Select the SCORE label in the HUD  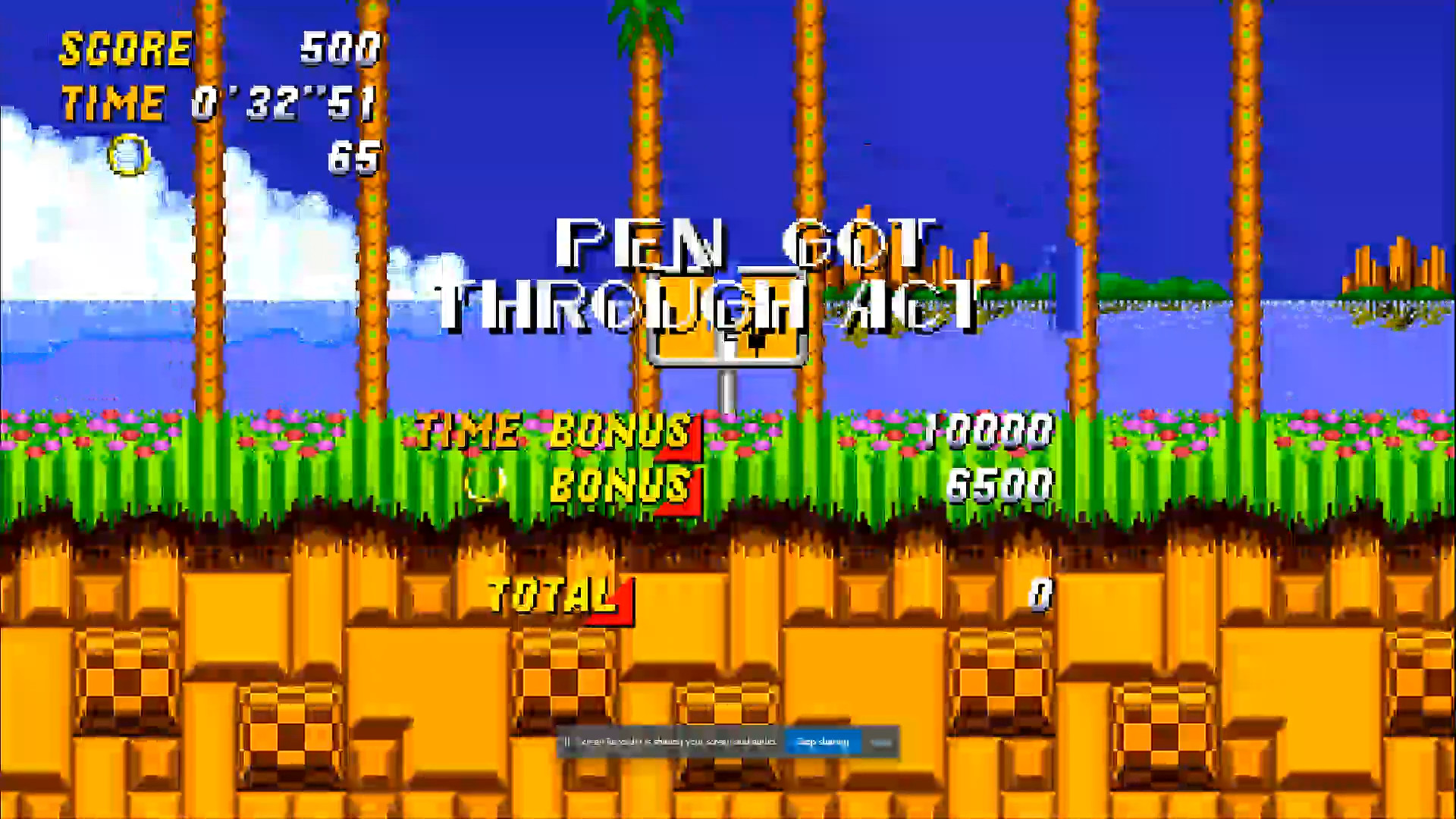tap(125, 49)
